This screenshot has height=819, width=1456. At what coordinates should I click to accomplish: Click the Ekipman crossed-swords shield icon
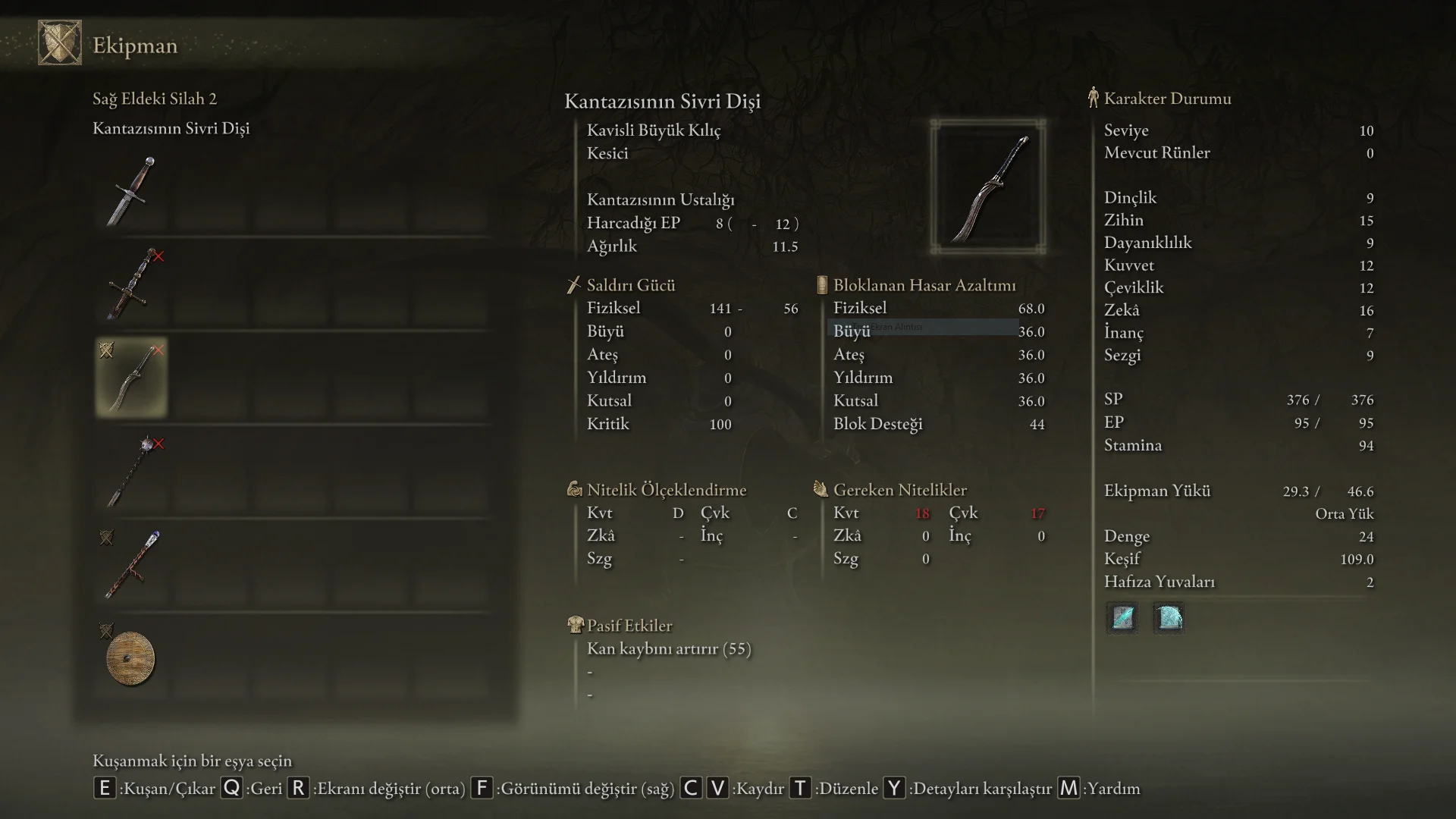coord(60,43)
